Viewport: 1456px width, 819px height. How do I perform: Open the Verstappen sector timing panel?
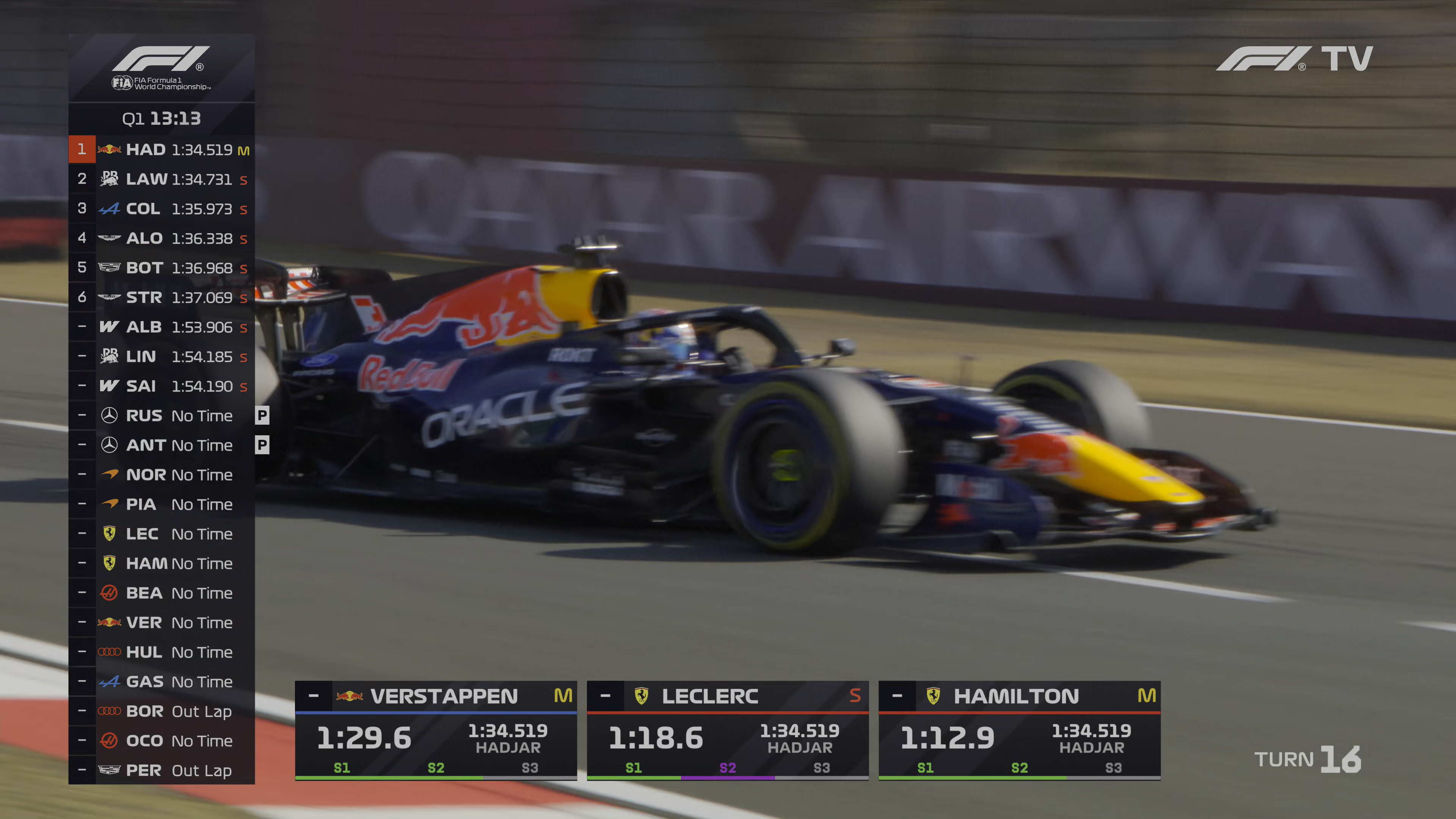click(x=436, y=731)
